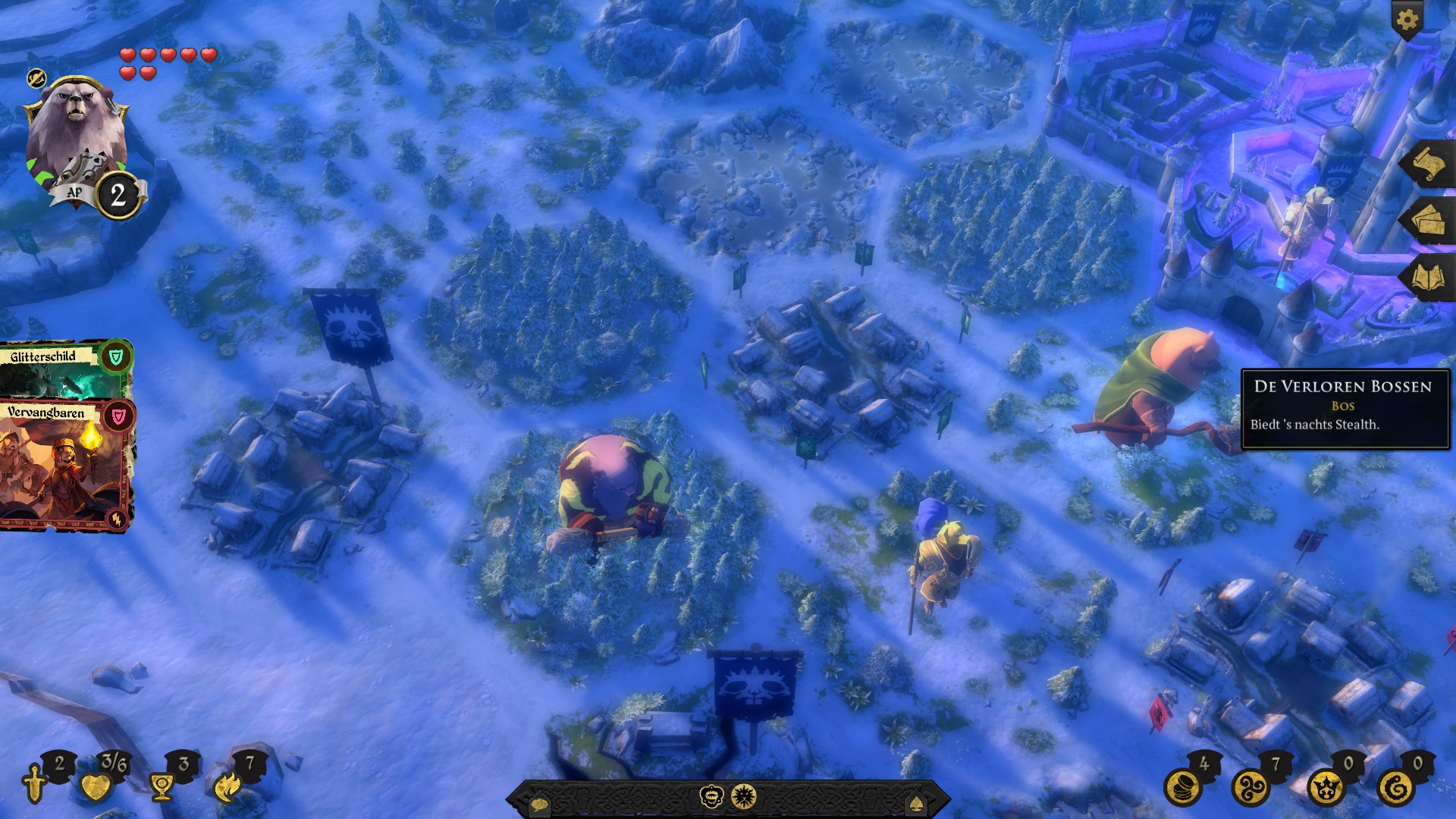Select the crowned skull turn icon

(711, 797)
